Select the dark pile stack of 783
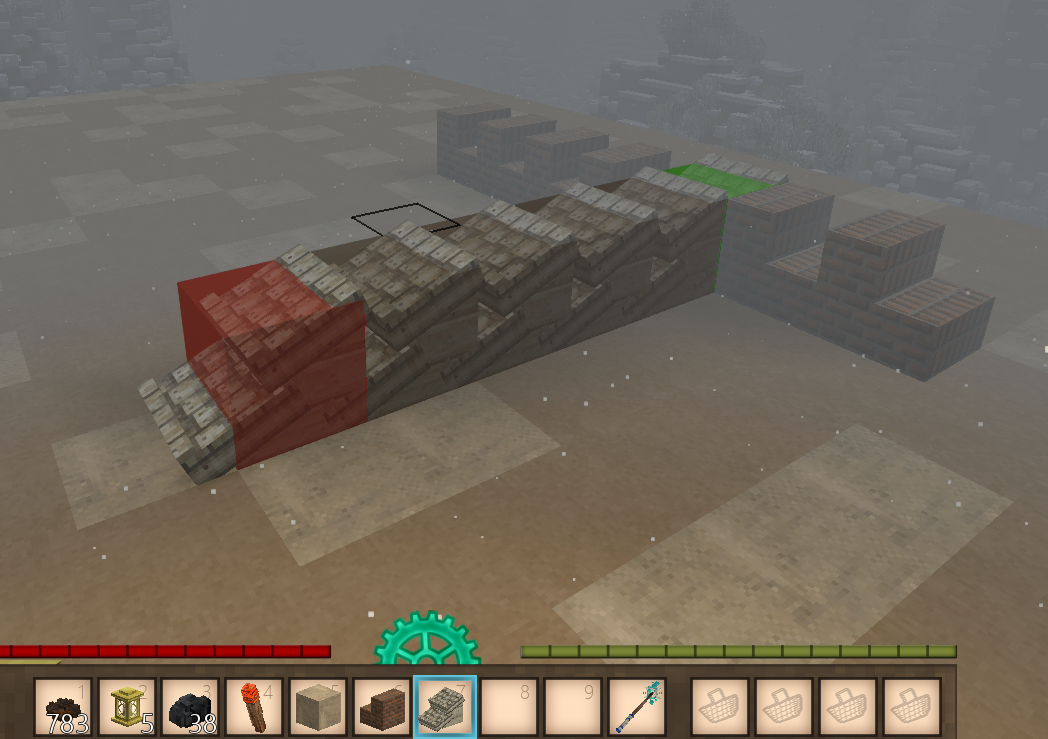The image size is (1048, 739). 63,707
